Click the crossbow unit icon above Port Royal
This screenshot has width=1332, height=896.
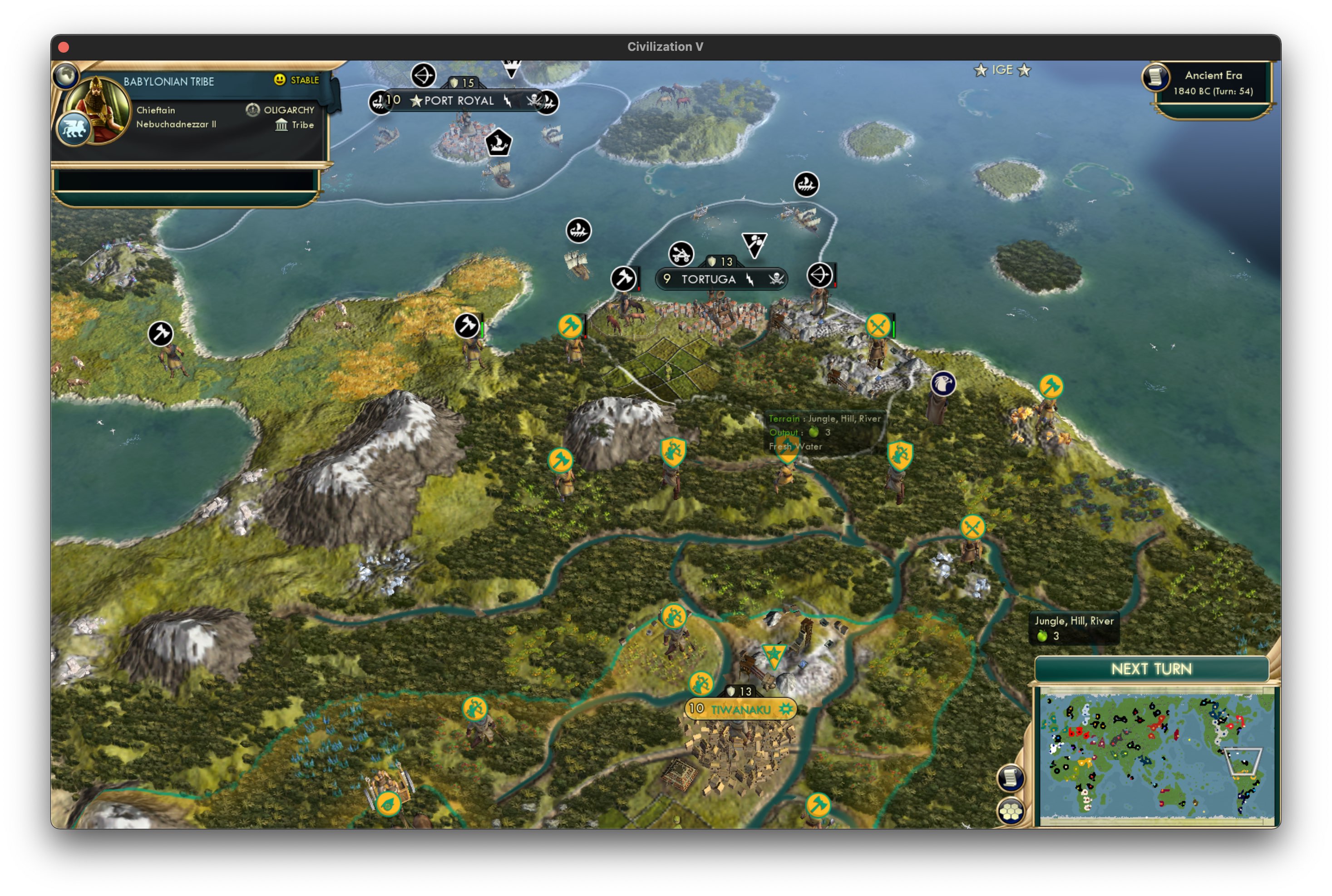[423, 75]
